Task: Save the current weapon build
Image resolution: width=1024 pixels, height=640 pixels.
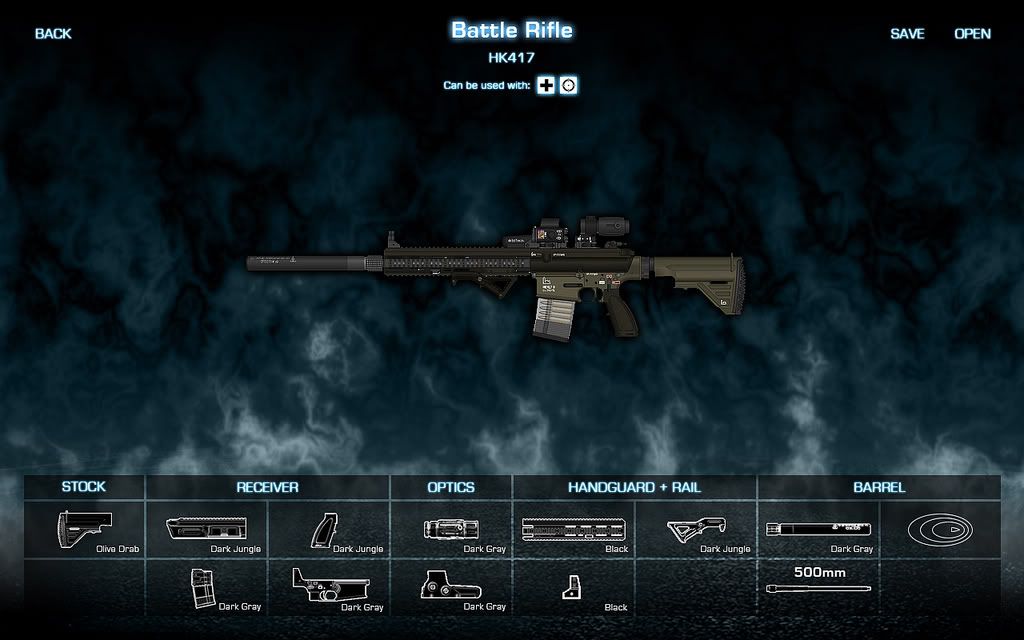Action: pyautogui.click(x=907, y=34)
